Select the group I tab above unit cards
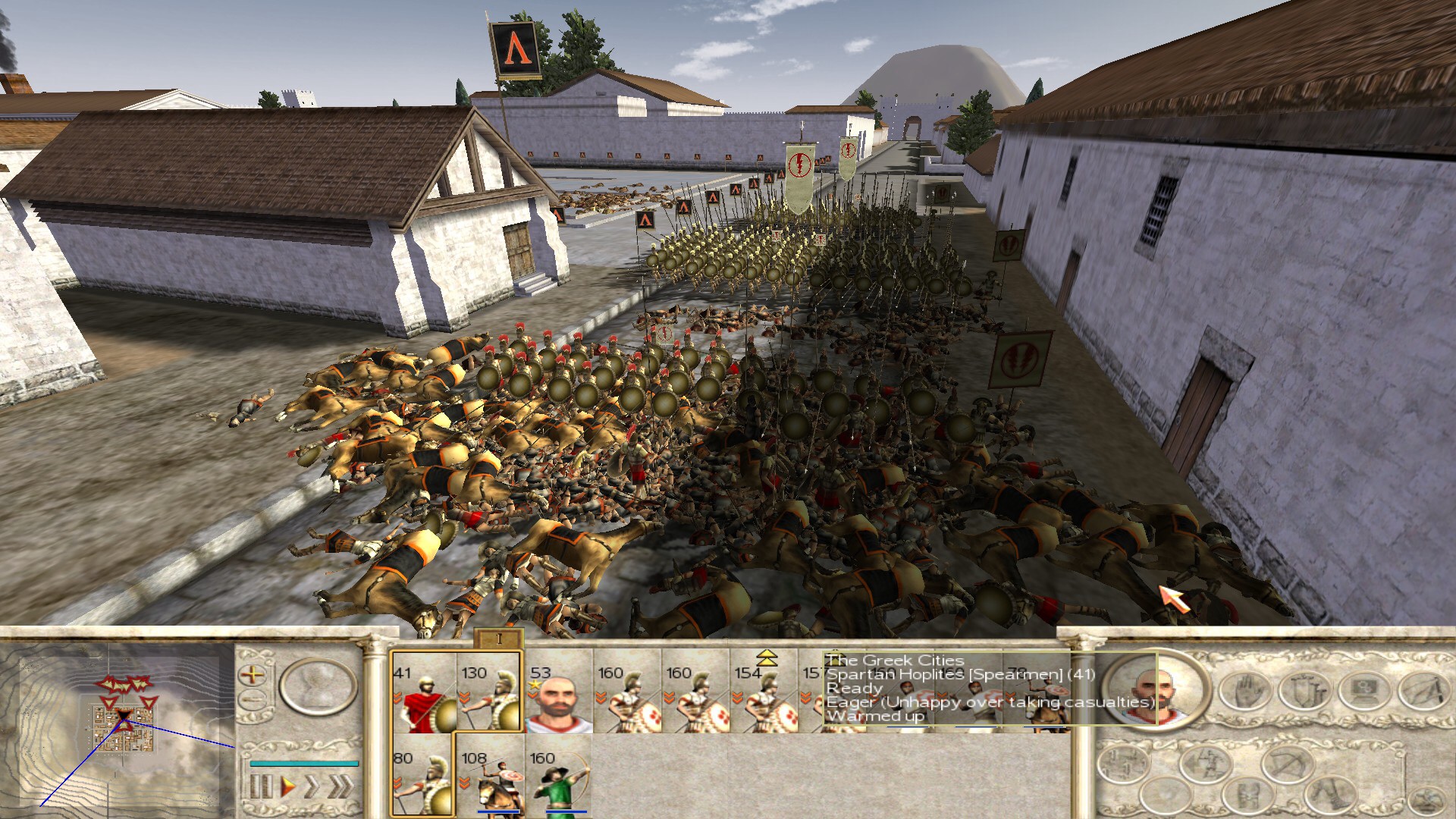1456x819 pixels. pos(498,639)
